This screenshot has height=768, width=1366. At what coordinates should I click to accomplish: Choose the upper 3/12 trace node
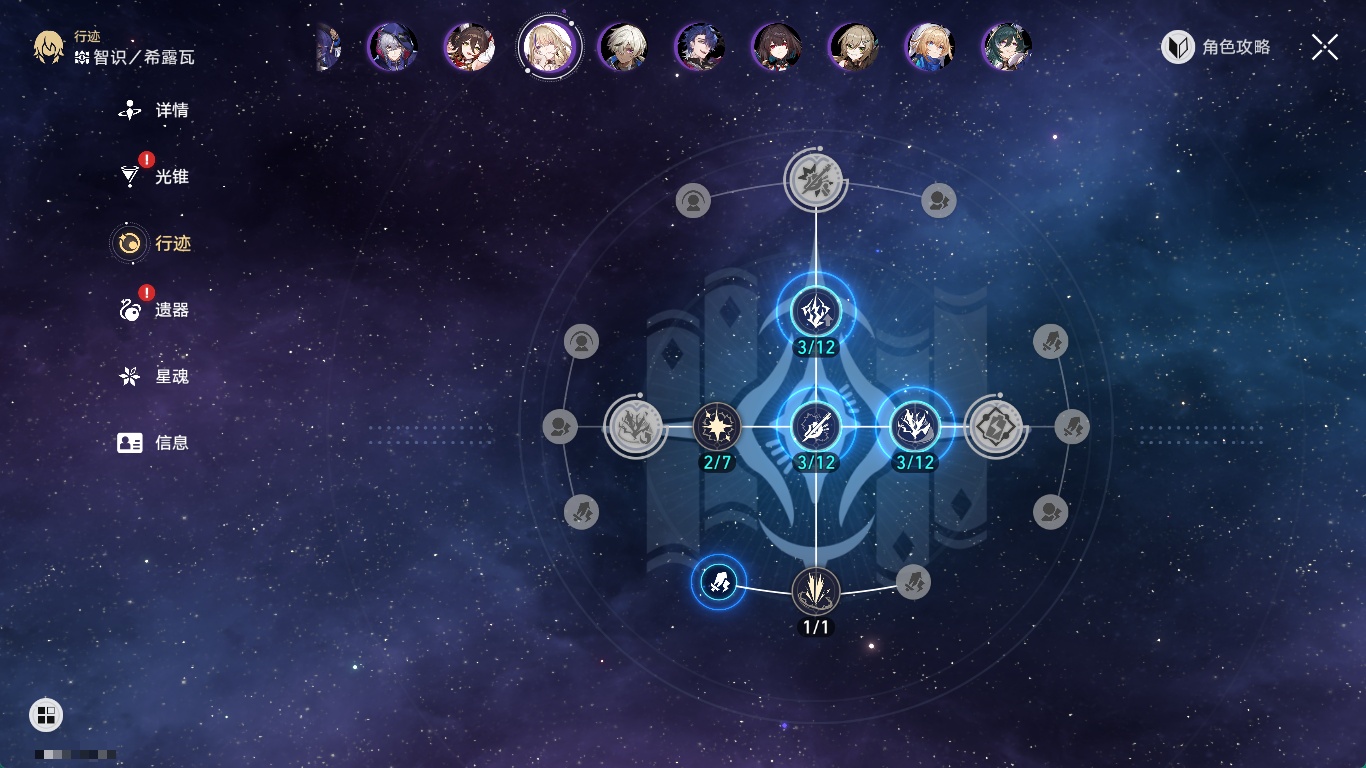click(816, 312)
